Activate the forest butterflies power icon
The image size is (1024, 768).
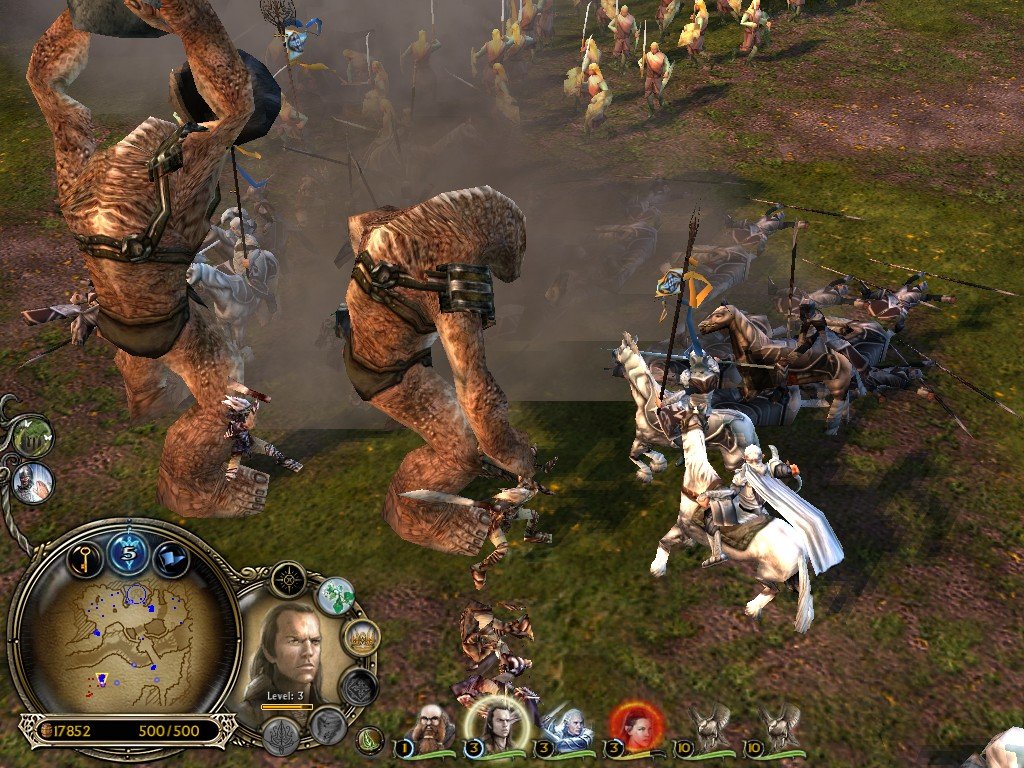31,436
